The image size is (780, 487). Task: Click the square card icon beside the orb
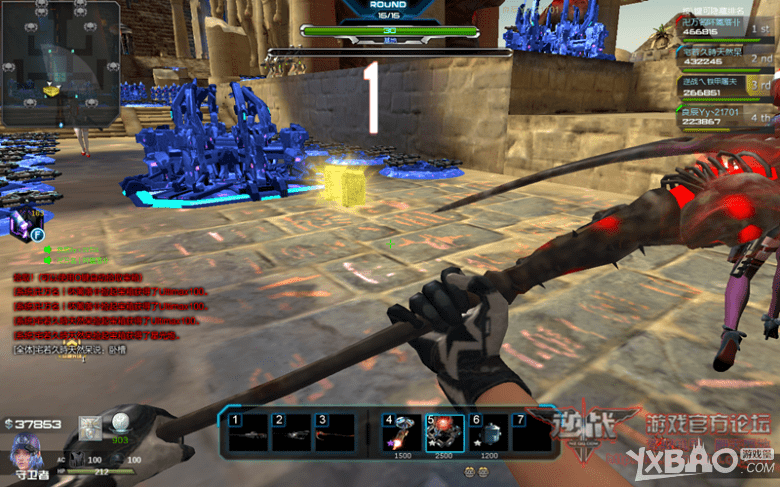click(91, 427)
